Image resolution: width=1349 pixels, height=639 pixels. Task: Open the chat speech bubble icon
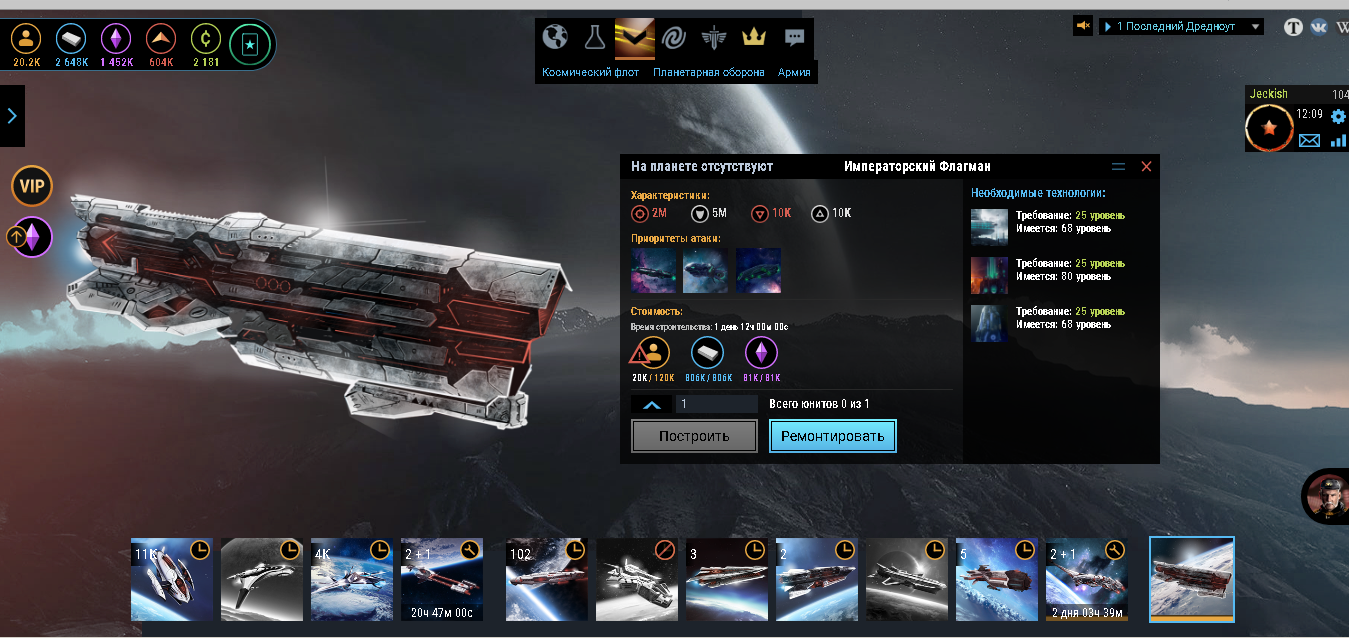794,37
